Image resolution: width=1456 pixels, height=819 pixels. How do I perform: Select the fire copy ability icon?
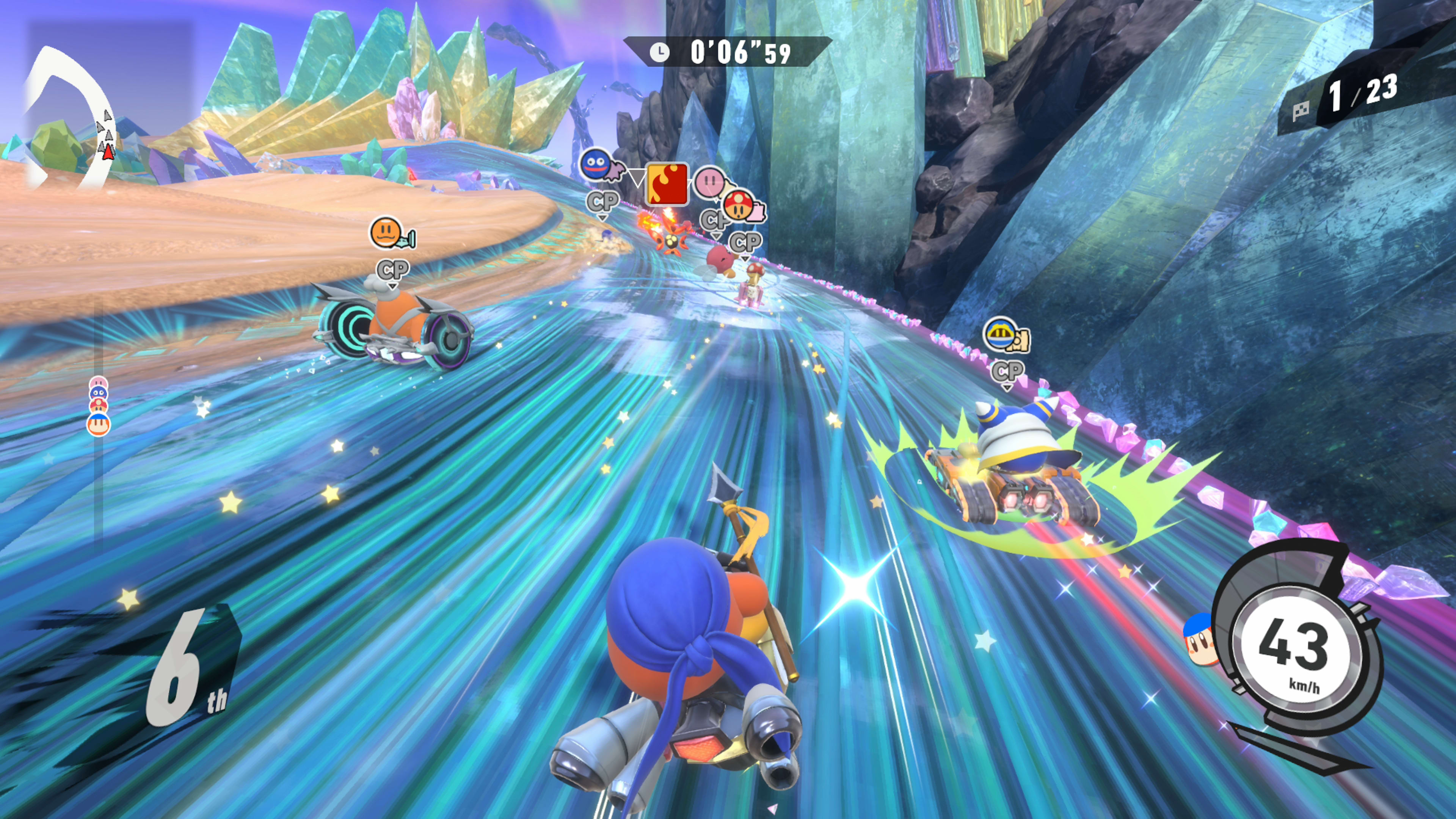coord(667,184)
